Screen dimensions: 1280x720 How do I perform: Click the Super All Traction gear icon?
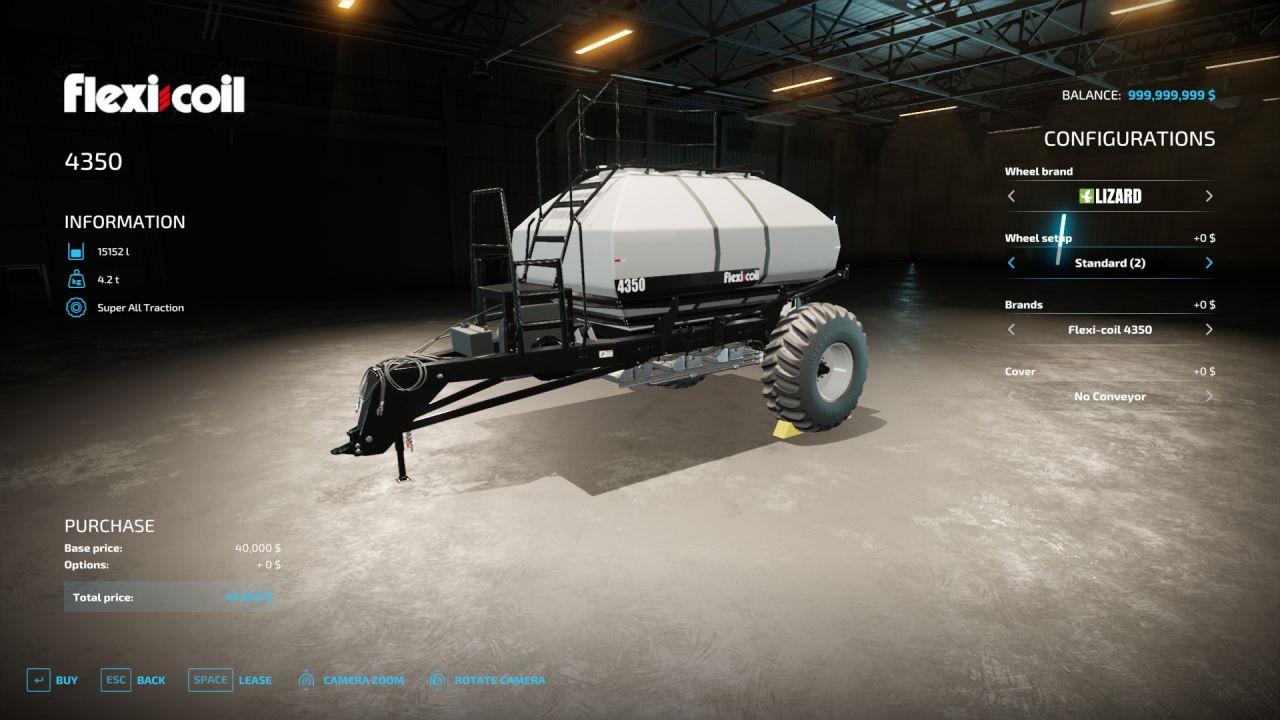point(76,308)
